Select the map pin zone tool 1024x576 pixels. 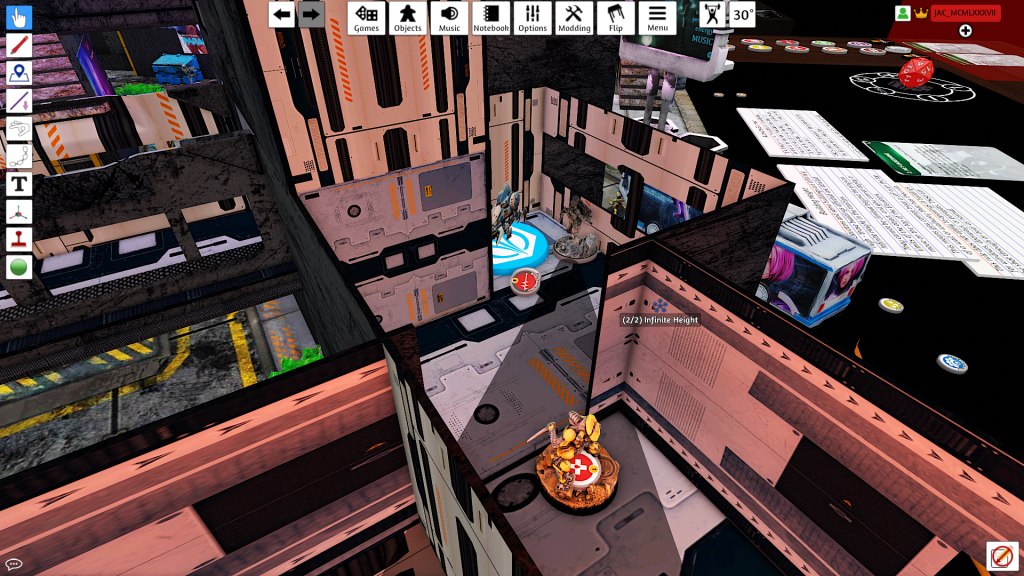[19, 73]
